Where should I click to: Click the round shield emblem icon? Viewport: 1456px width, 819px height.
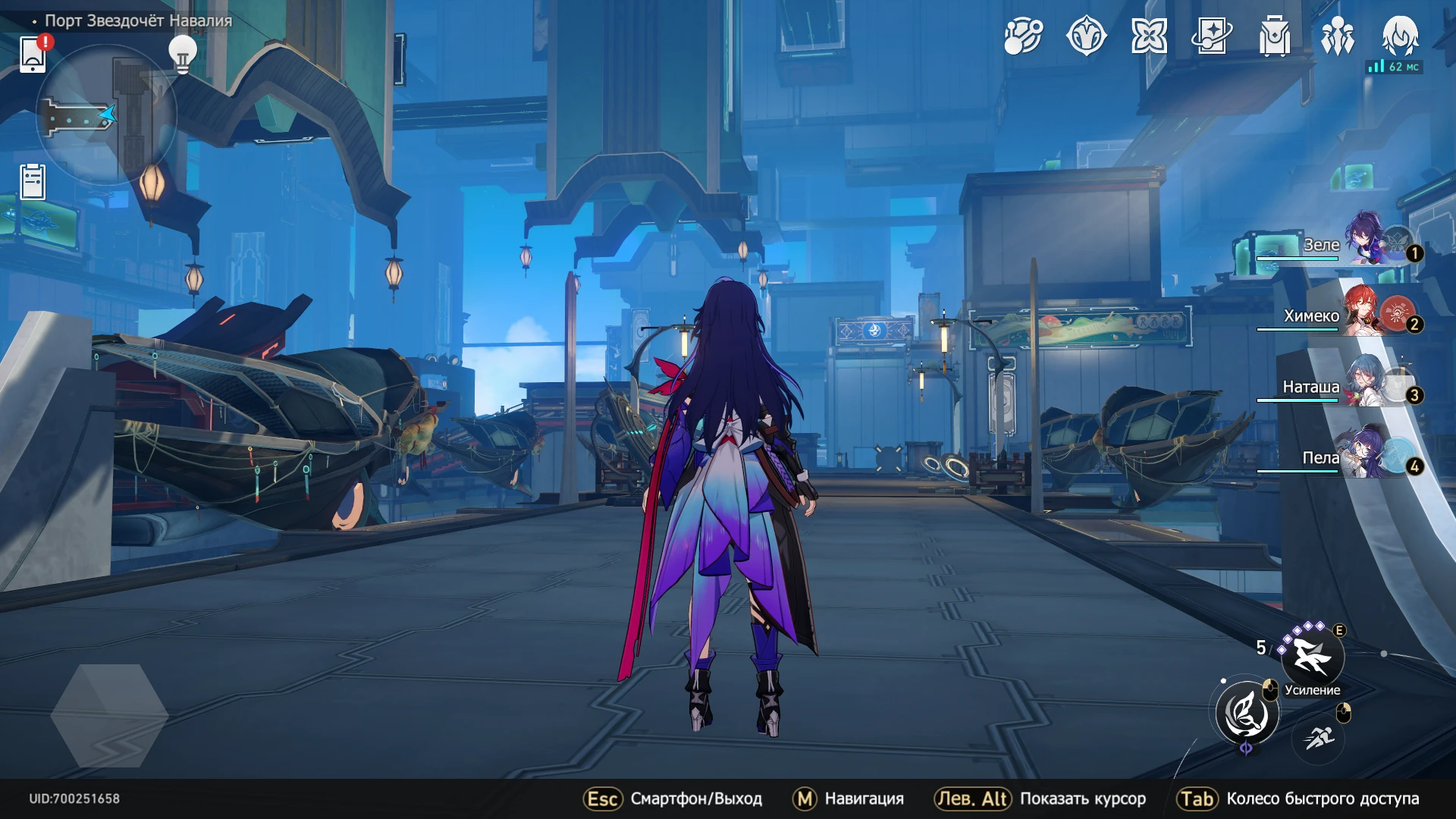(1086, 36)
